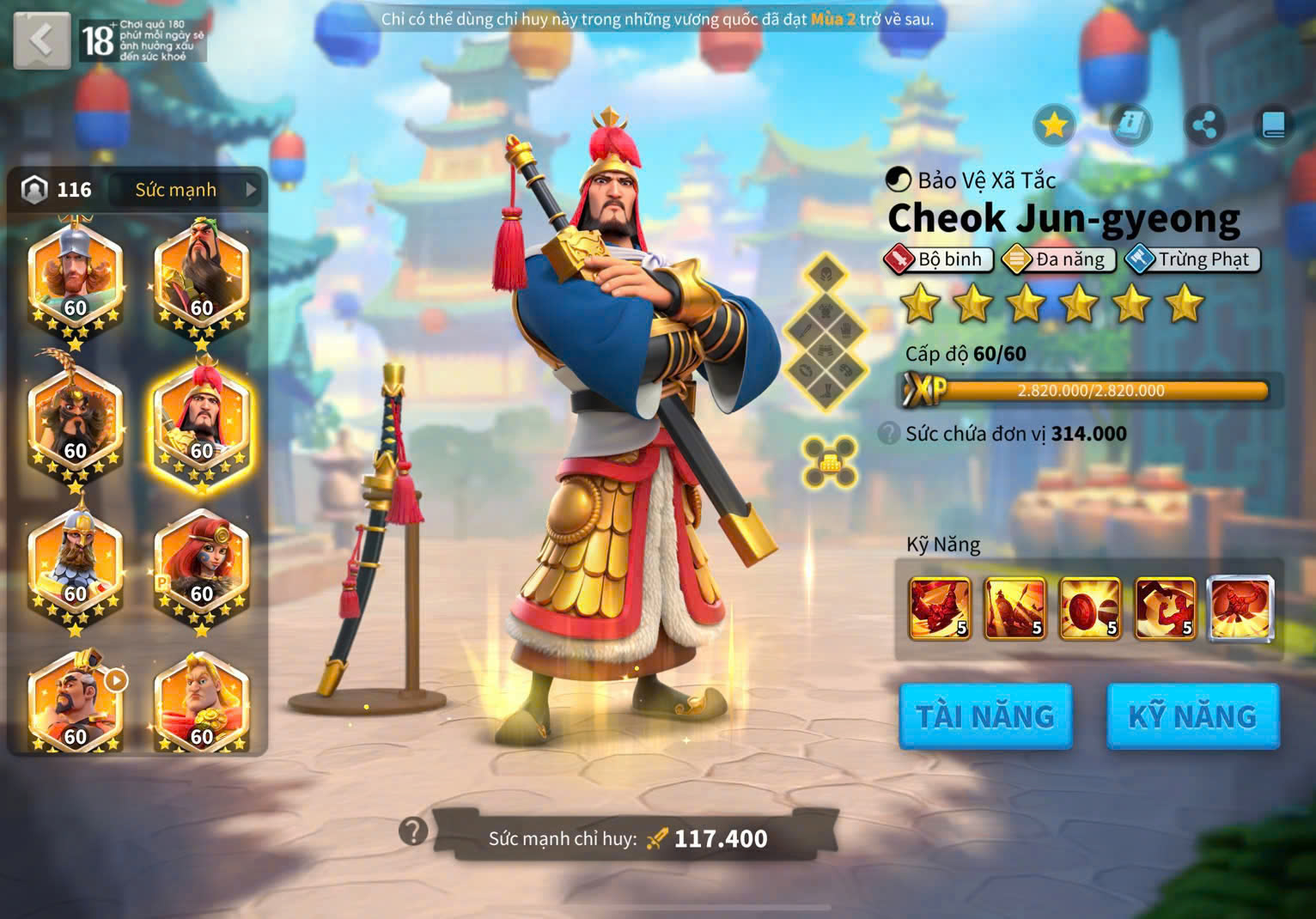The image size is (1316, 919).
Task: Mark commander with the star favorite icon
Action: point(1054,126)
